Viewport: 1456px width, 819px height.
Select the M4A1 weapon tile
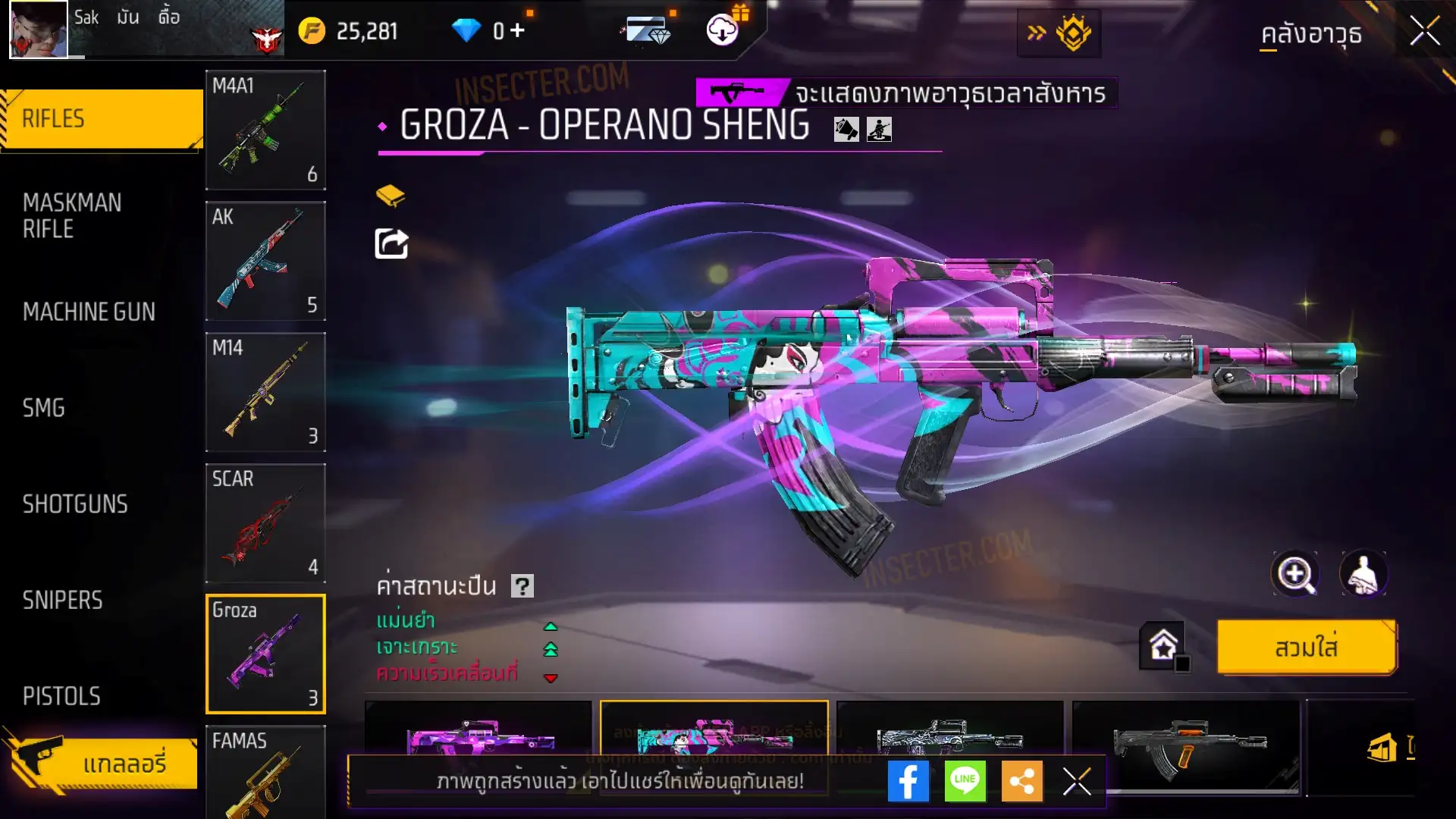tap(265, 130)
